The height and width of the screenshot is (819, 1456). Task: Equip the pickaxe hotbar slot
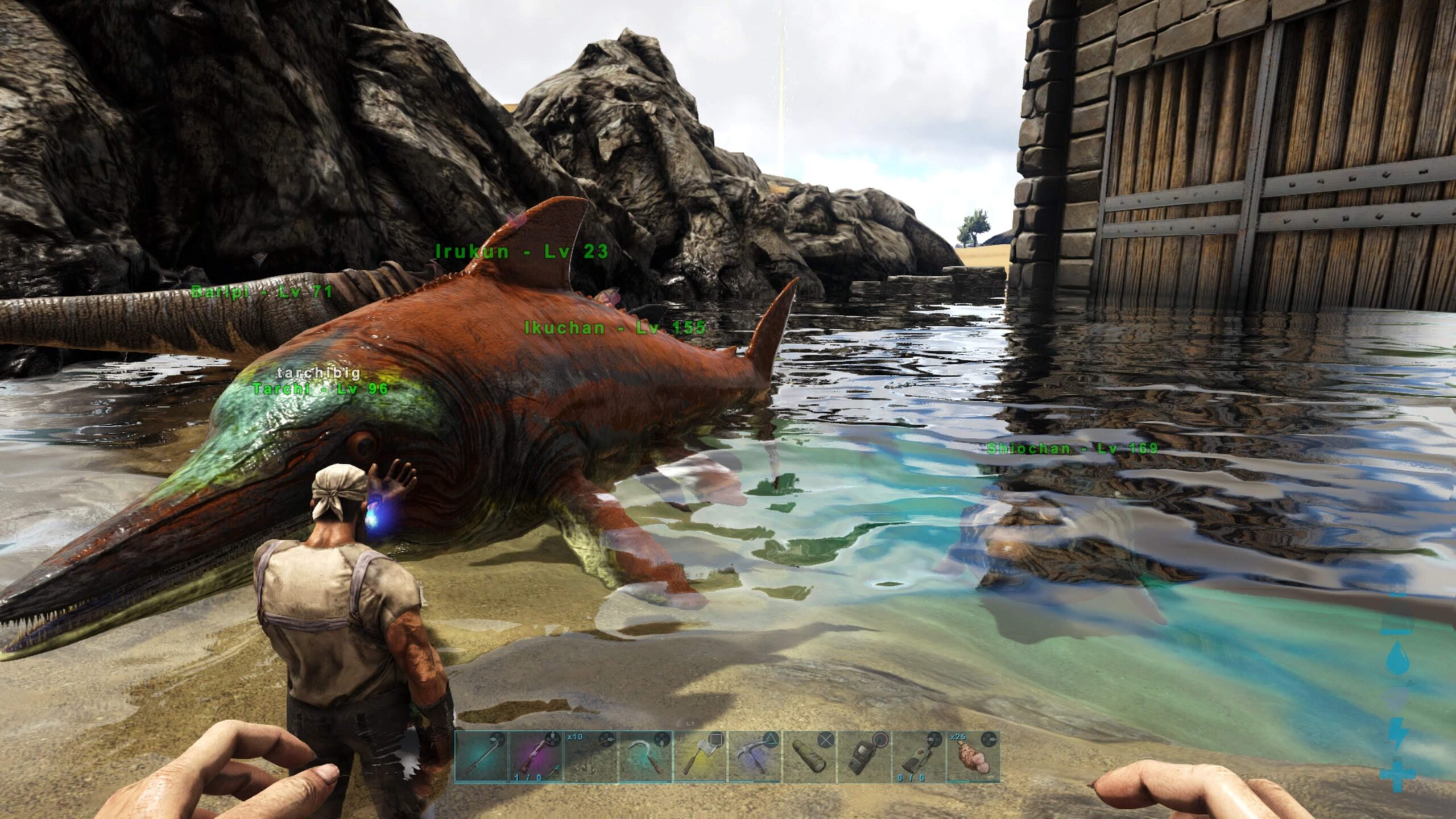click(754, 756)
